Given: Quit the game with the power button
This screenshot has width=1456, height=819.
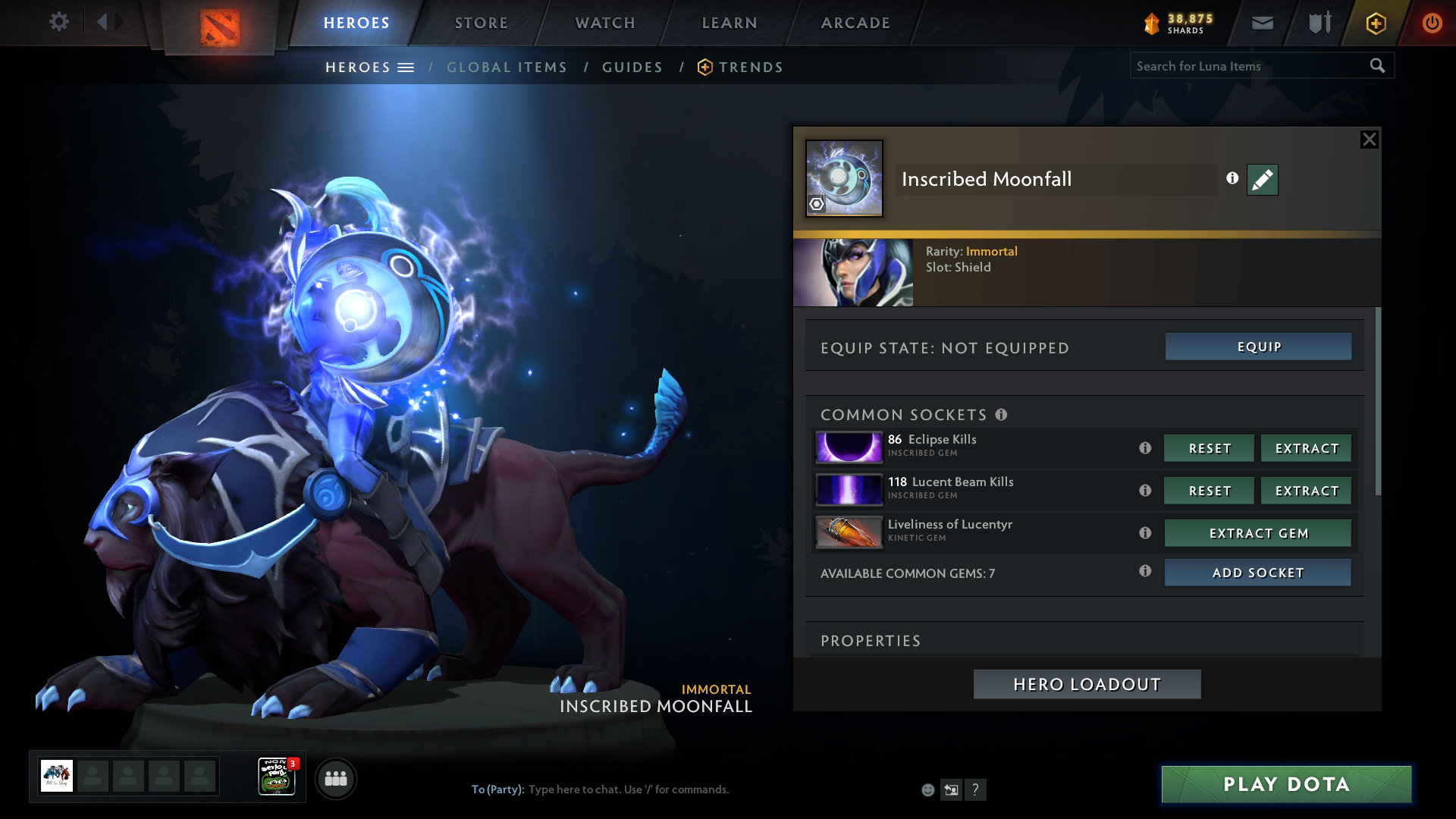Looking at the screenshot, I should 1432,23.
